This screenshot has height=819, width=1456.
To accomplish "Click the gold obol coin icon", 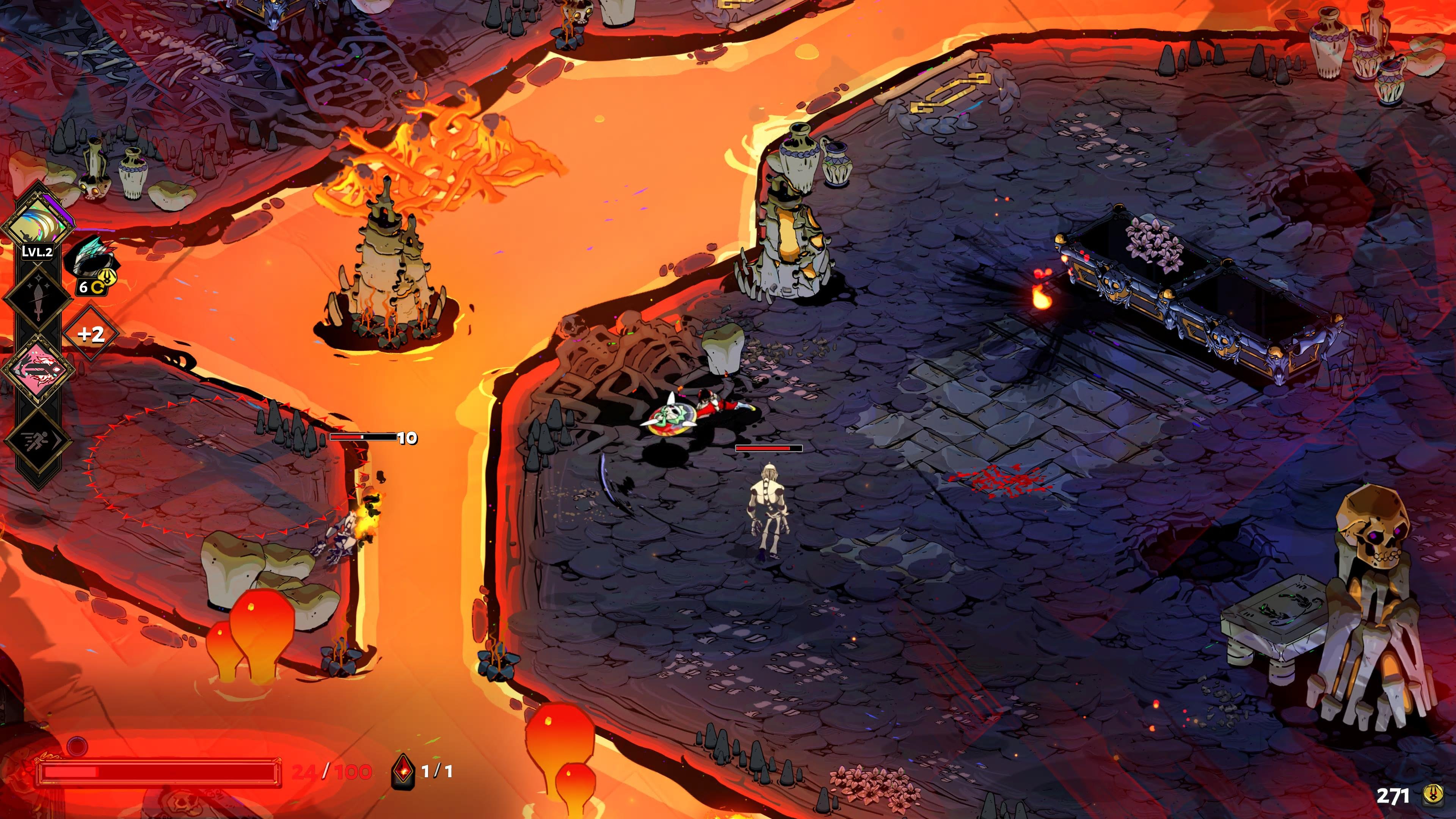I will pos(1432,795).
